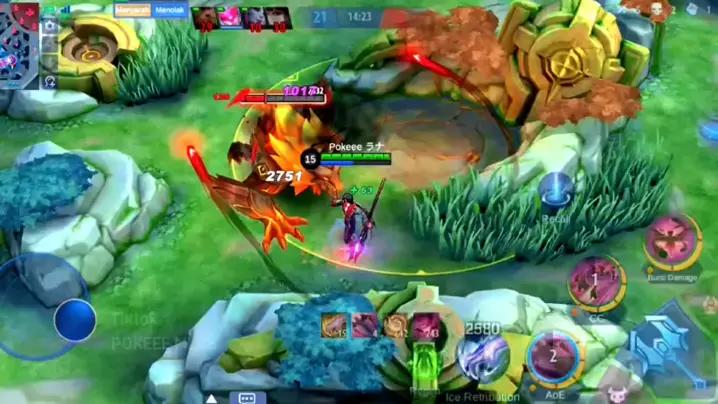Open the quick chat button
The image size is (718, 404).
[x=244, y=397]
